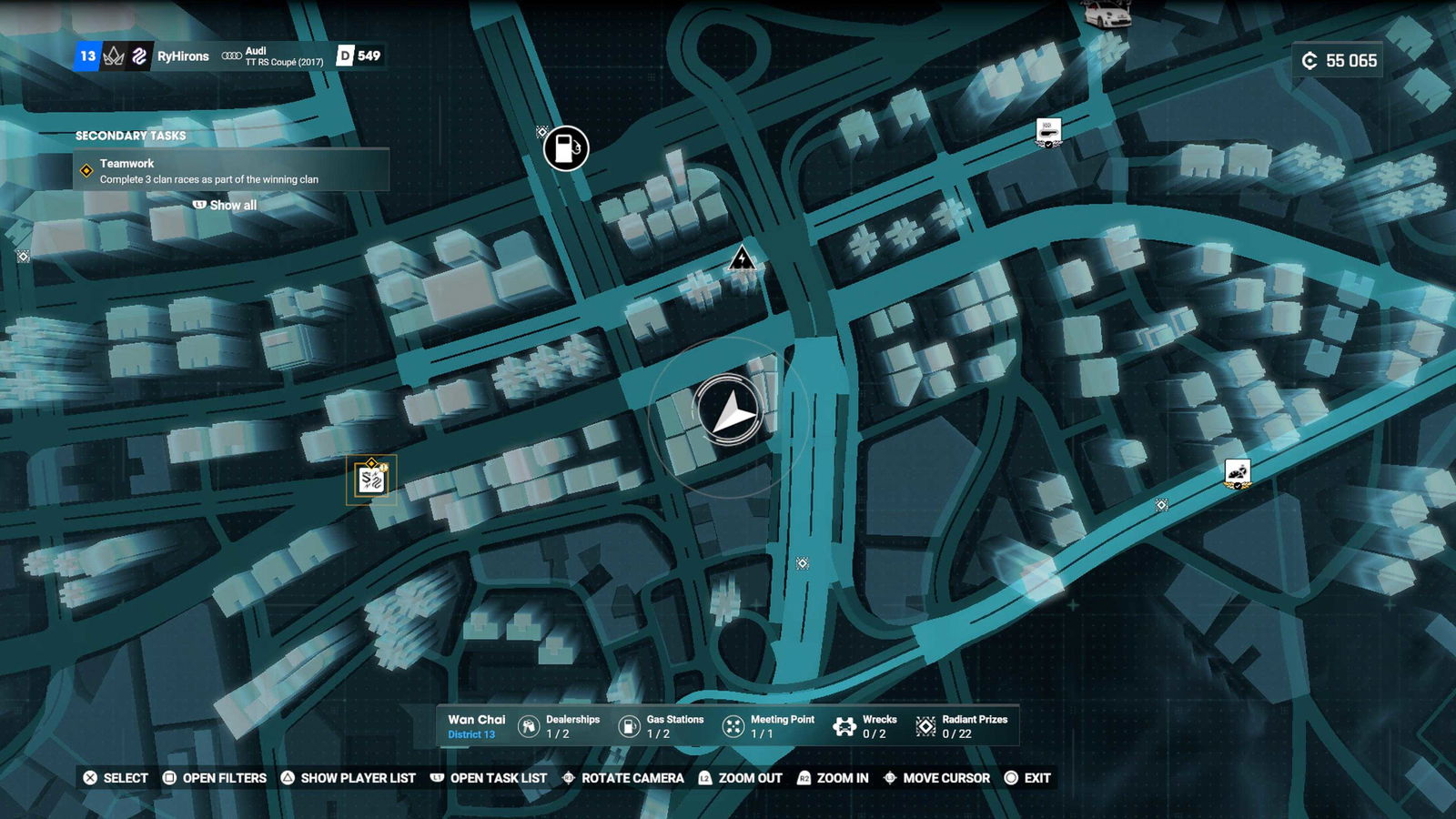Open the Teamwork secondary task entry

[231, 171]
